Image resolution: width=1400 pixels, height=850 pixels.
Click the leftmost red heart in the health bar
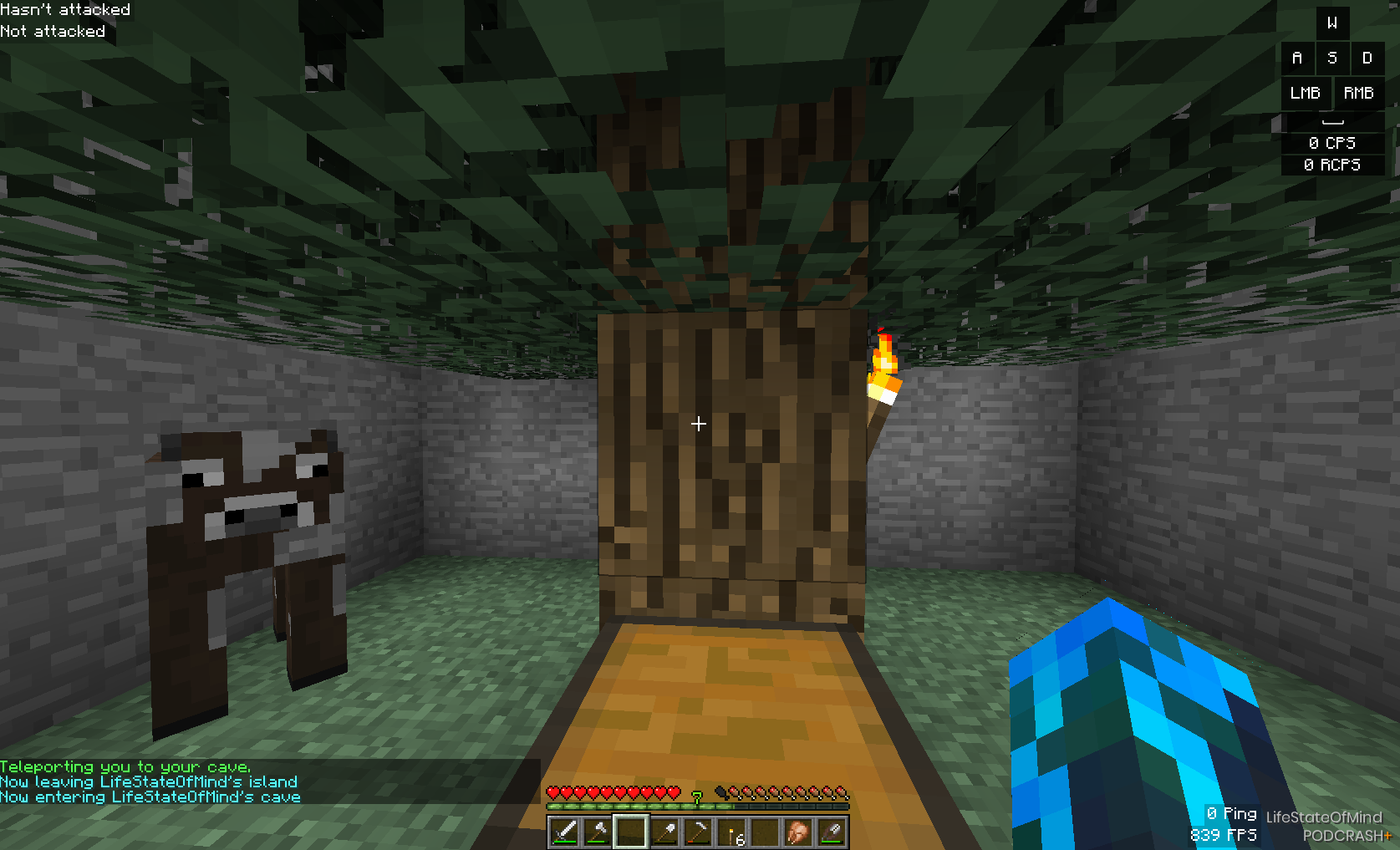pos(552,791)
